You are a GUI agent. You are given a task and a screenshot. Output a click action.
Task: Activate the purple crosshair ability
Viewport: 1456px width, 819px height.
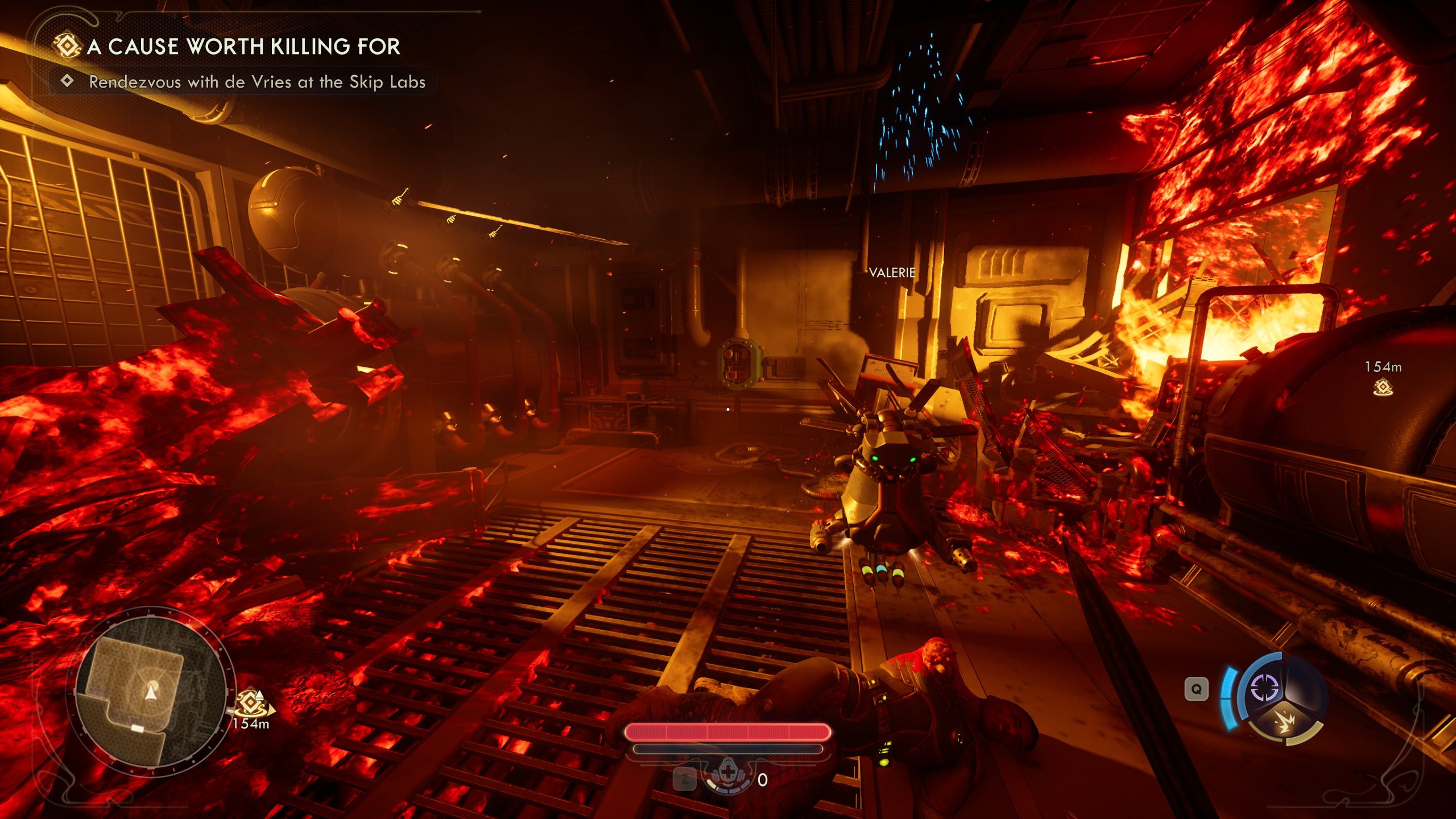[1264, 689]
